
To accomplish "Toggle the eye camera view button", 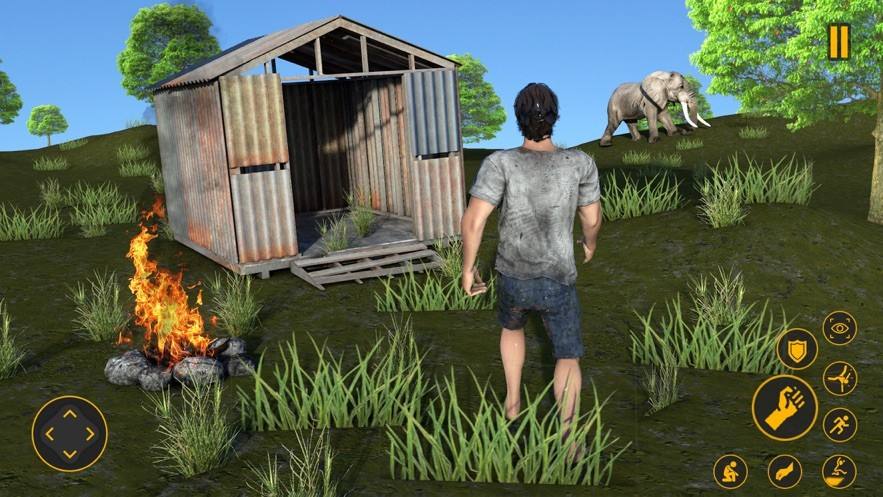I will pos(840,328).
